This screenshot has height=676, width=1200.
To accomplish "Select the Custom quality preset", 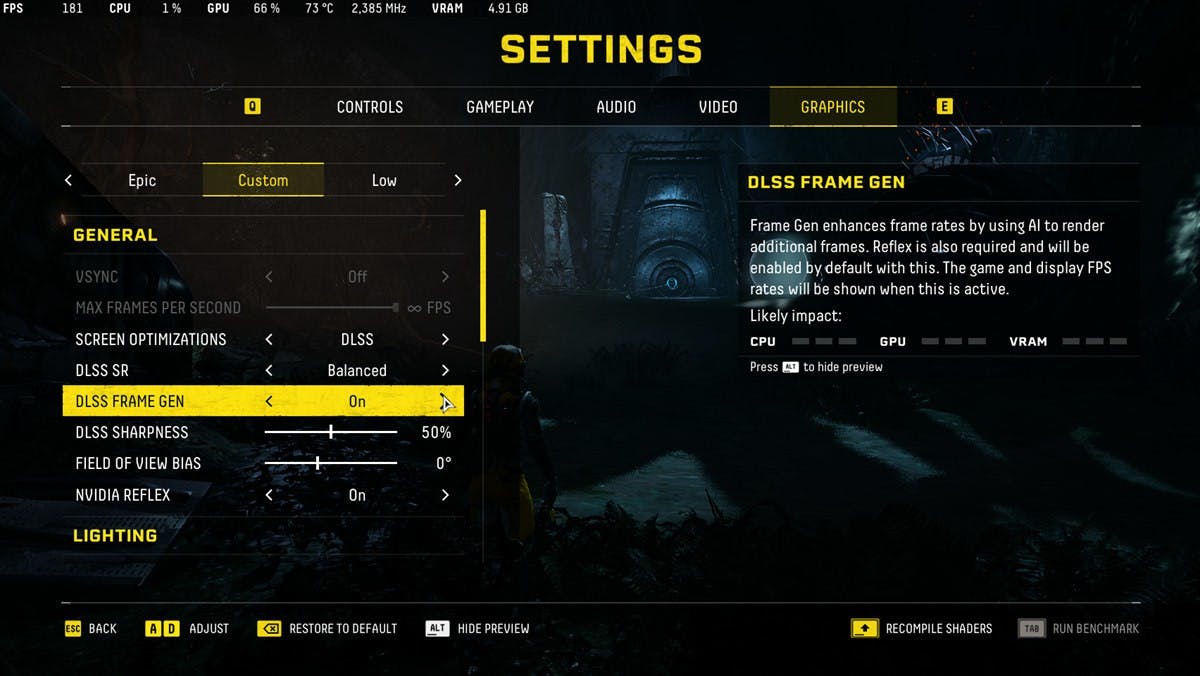I will point(263,180).
